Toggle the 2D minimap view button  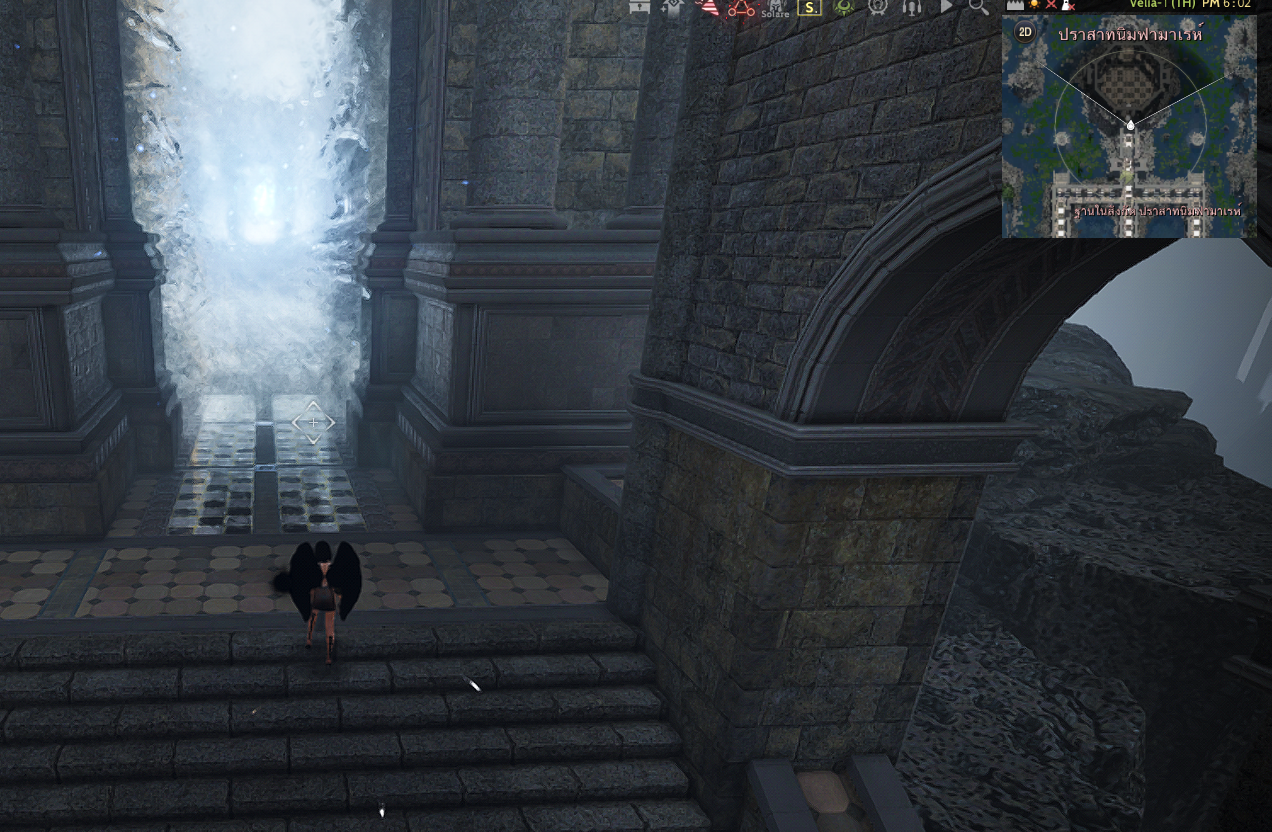(x=1025, y=32)
